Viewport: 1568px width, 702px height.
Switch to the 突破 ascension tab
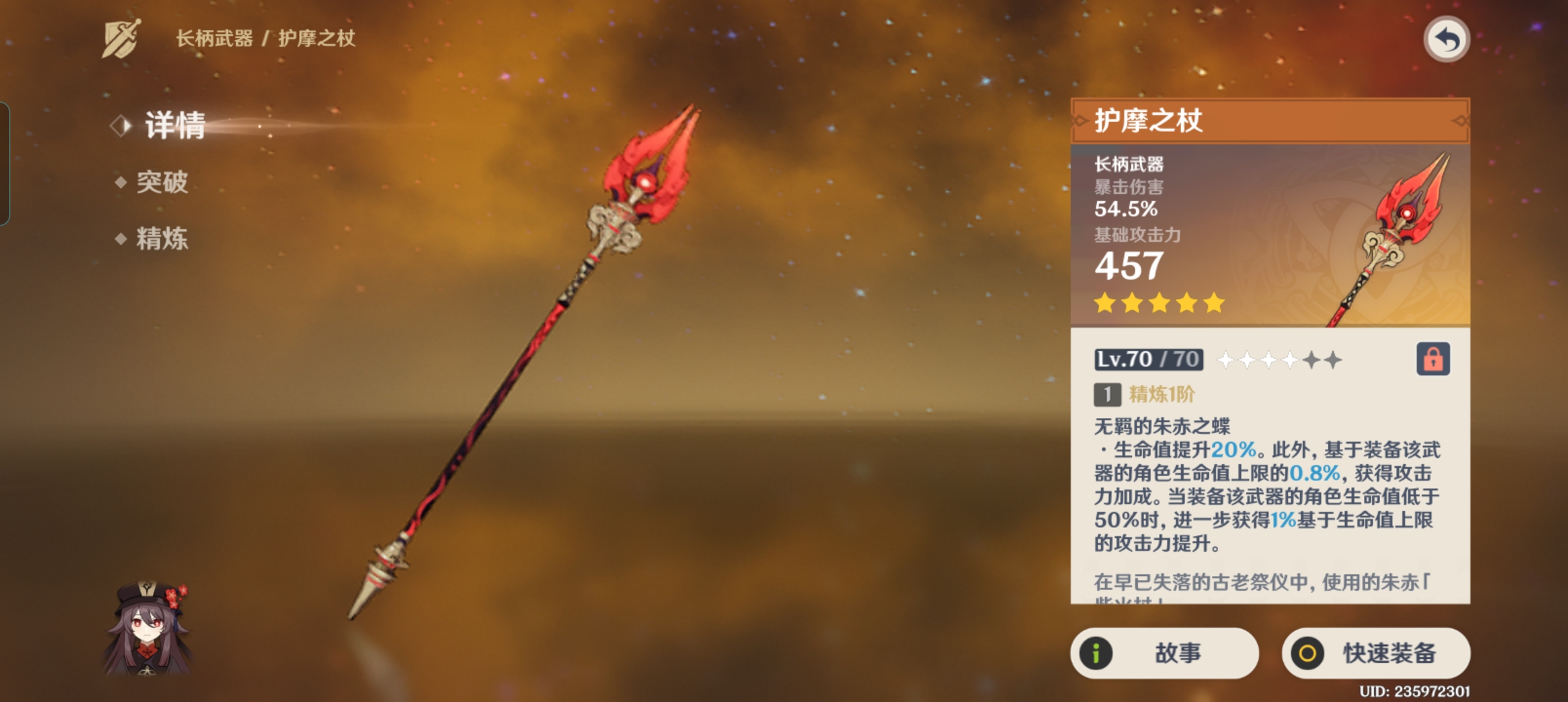tap(161, 182)
